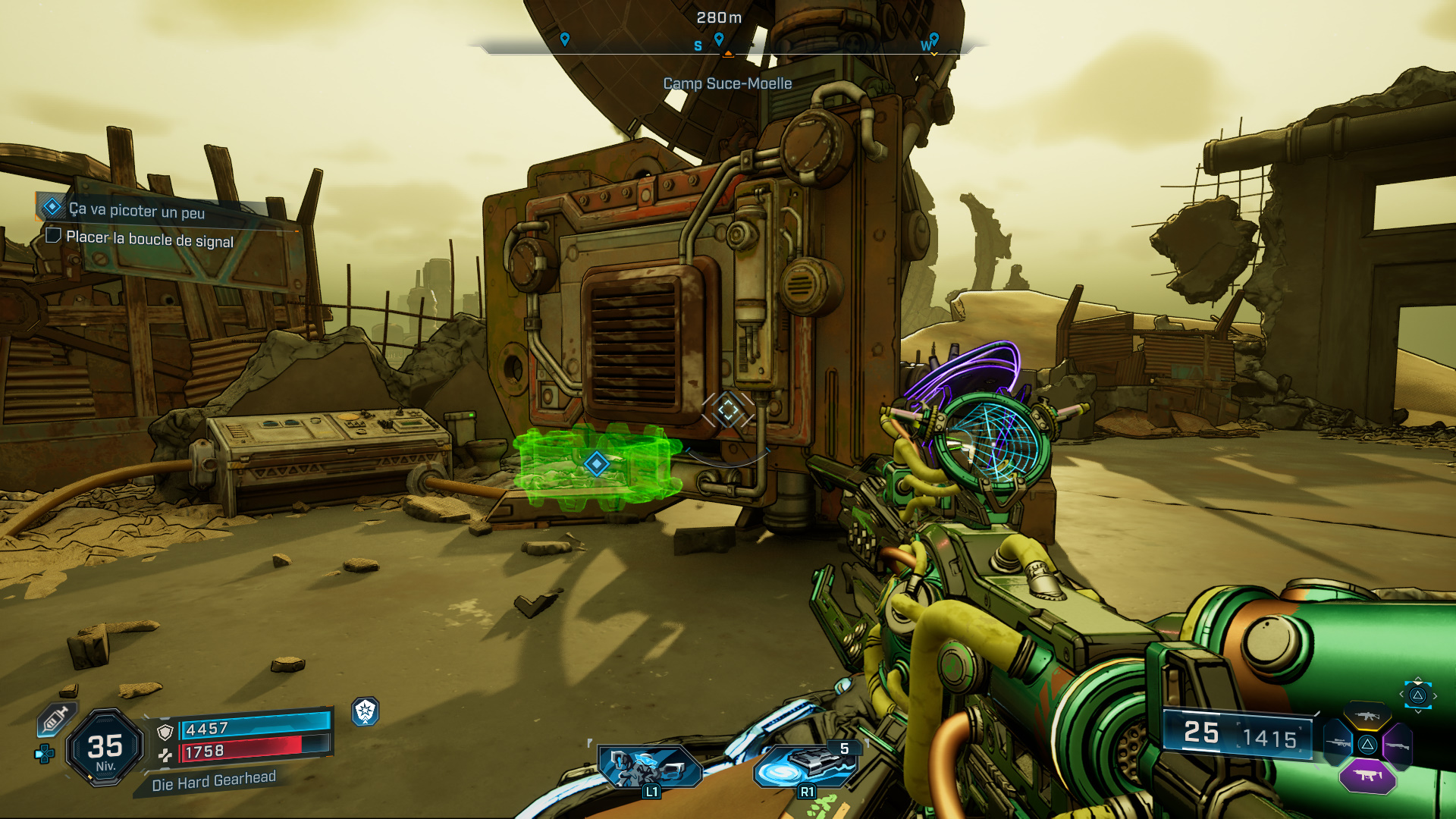The width and height of the screenshot is (1456, 819).
Task: Expand the weapon swap indicator's down chevron
Action: (1419, 711)
